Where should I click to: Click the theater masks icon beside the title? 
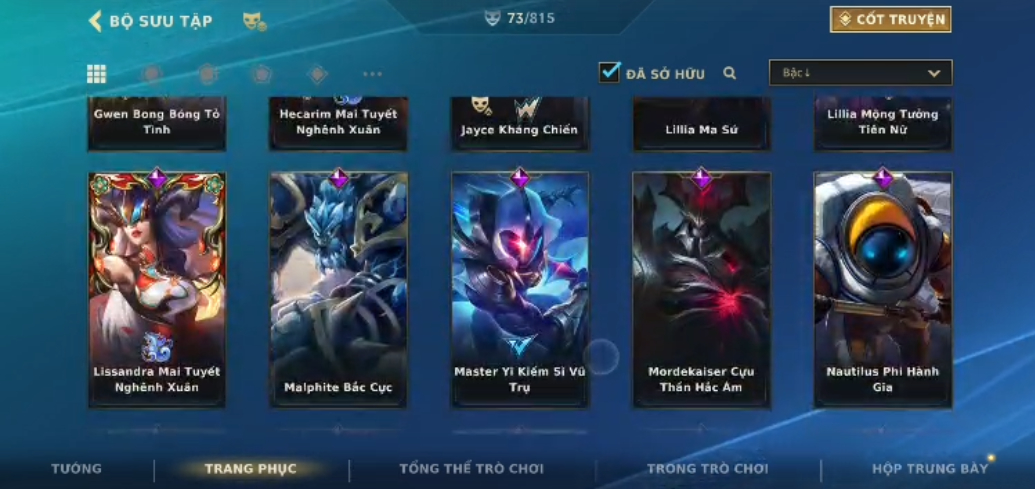pyautogui.click(x=254, y=21)
